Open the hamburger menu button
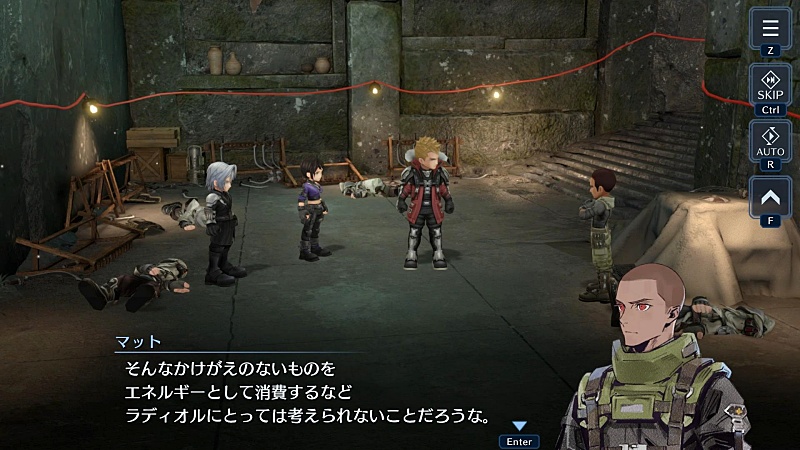Viewport: 800px width, 450px height. click(x=770, y=28)
